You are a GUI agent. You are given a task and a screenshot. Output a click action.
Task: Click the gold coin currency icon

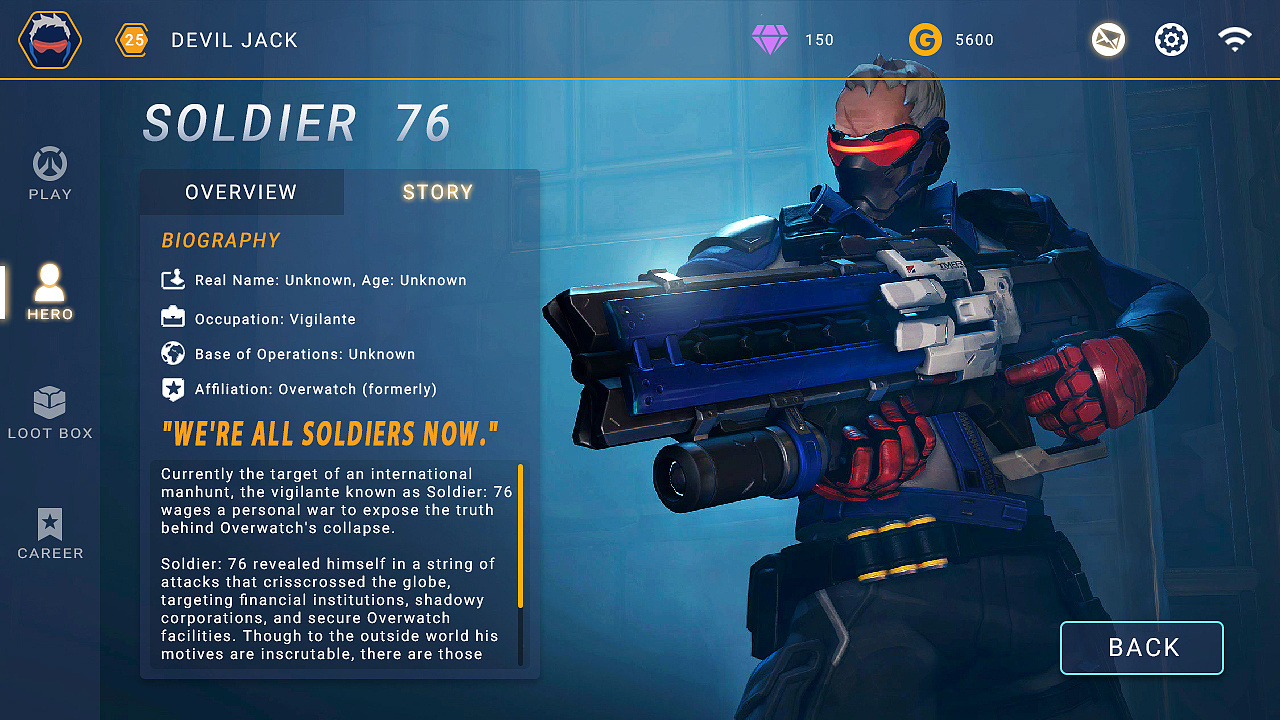coord(925,40)
